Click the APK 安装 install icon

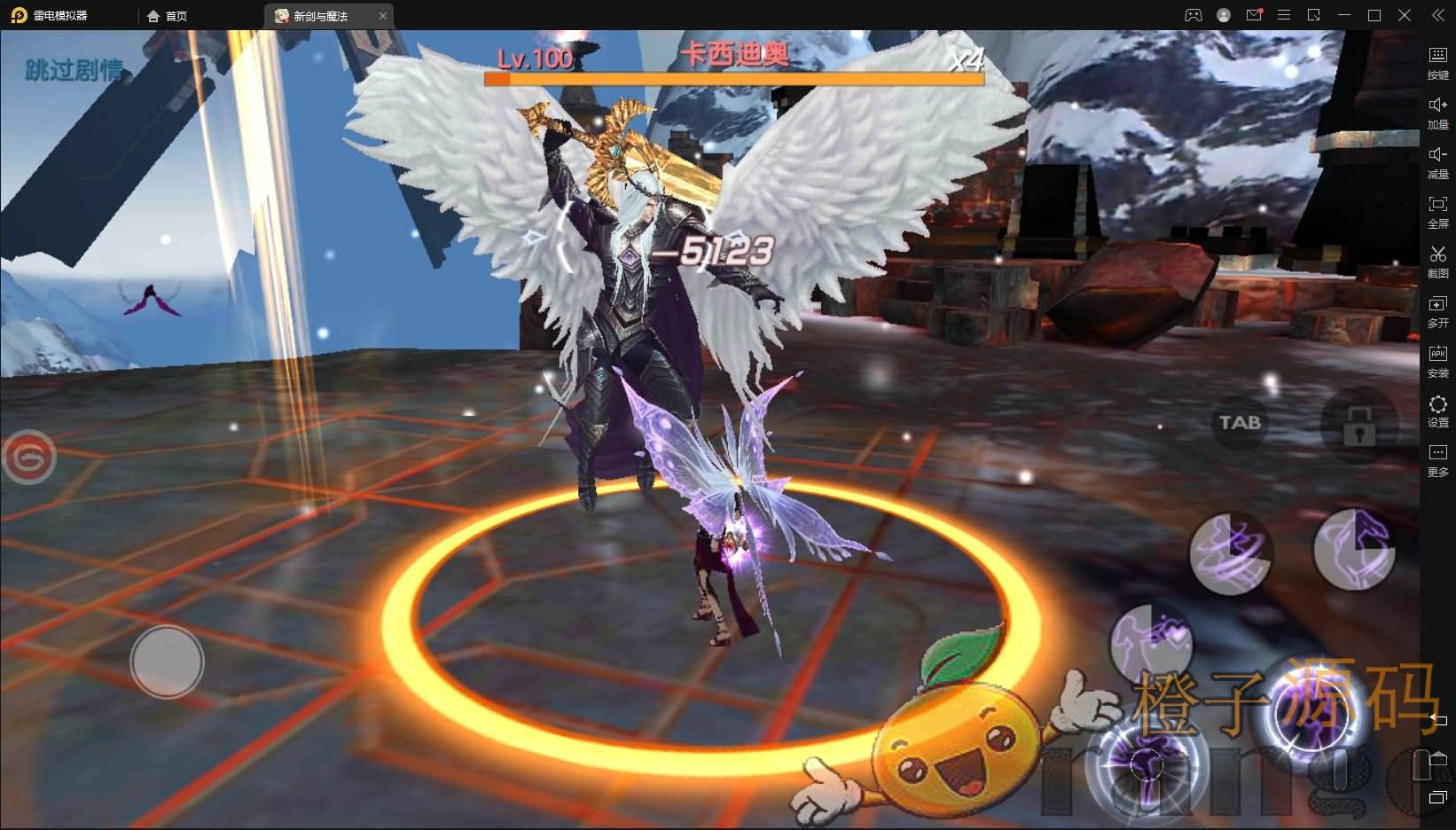click(1438, 362)
